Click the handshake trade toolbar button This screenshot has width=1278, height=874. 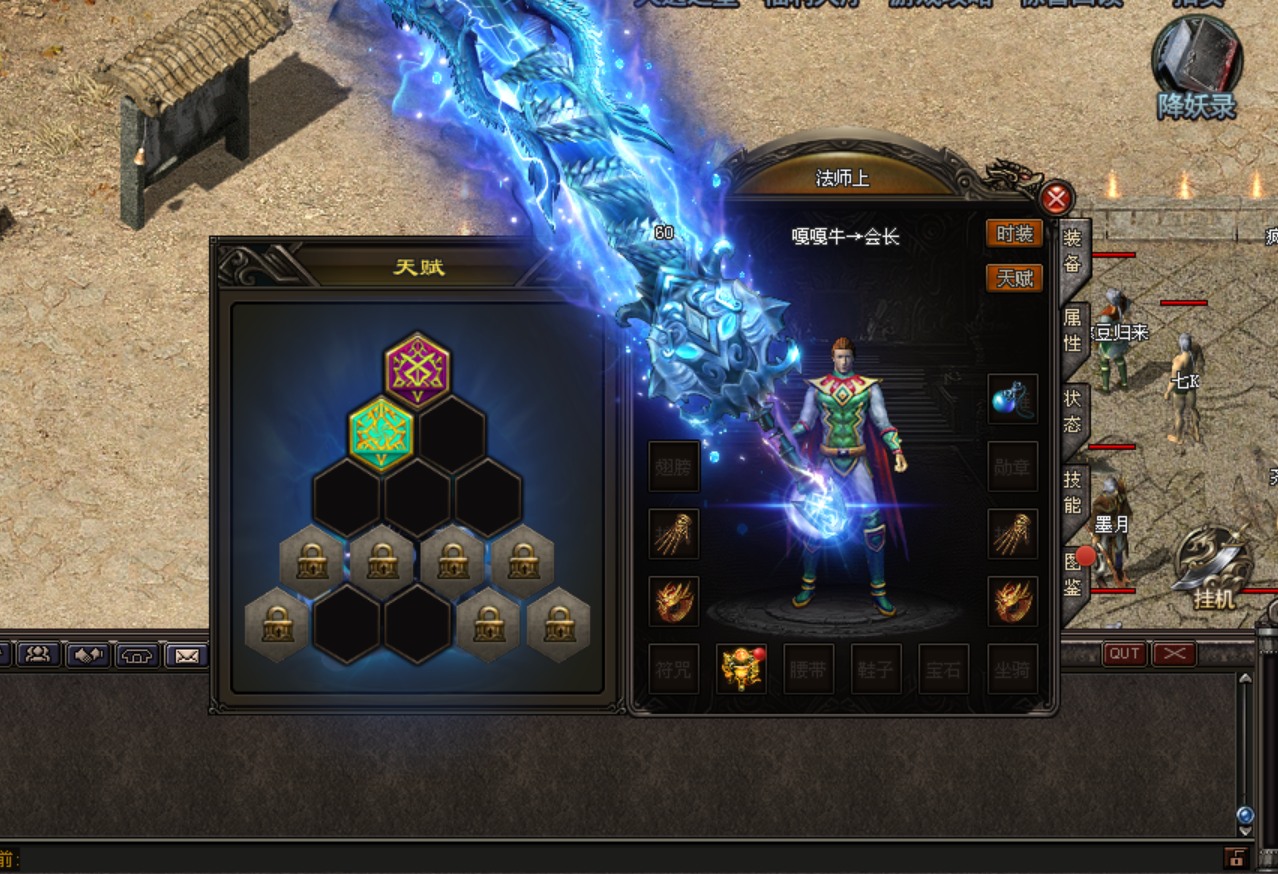point(87,656)
